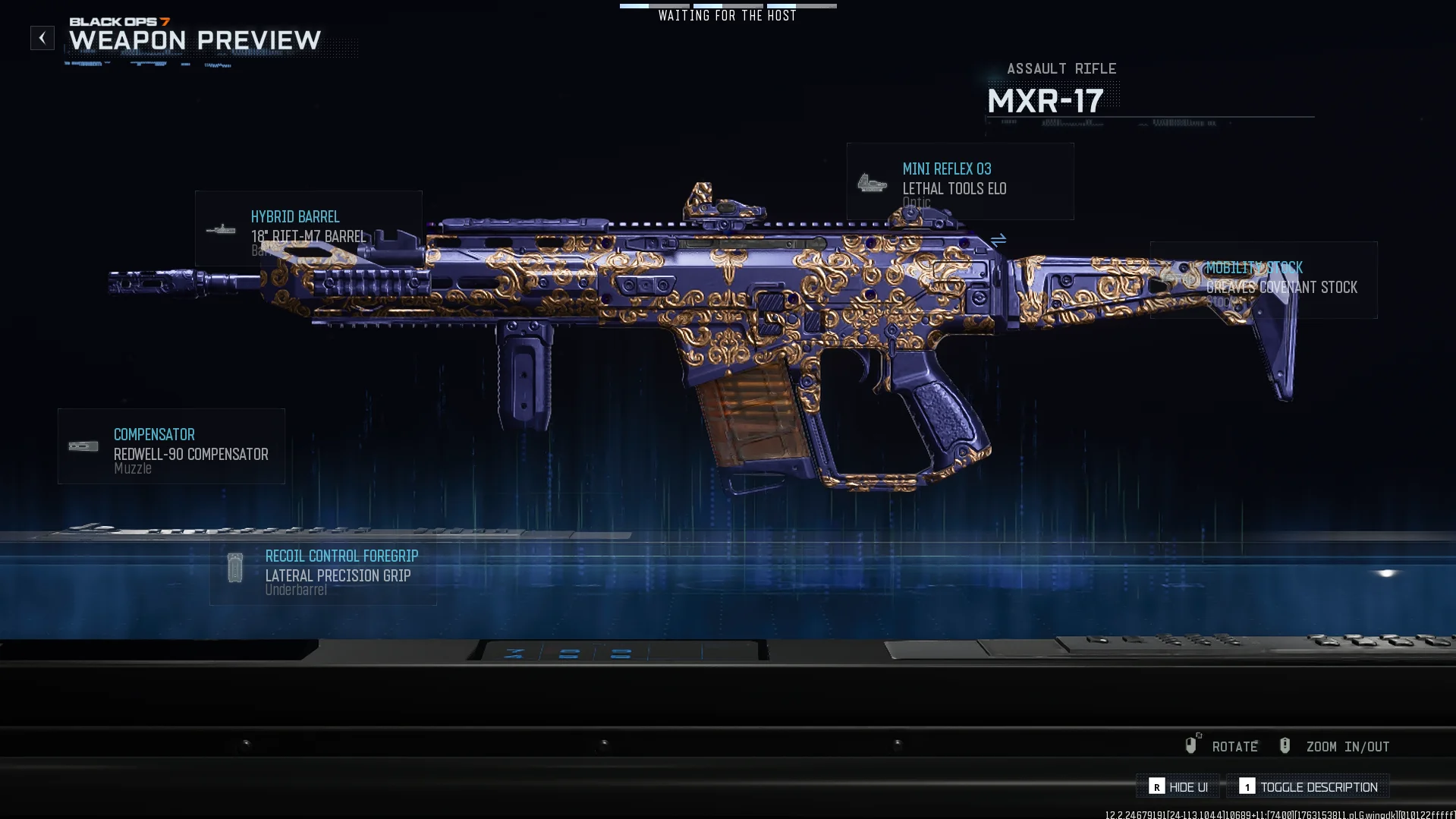The width and height of the screenshot is (1456, 819).
Task: Open the Mini Reflex 03 optic card
Action: [x=960, y=181]
